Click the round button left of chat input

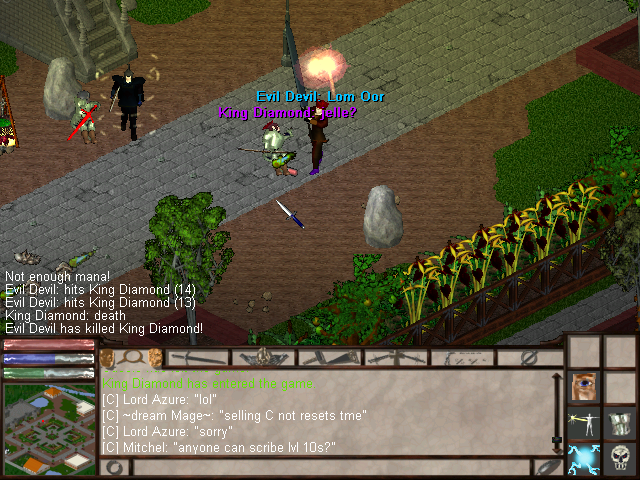114,467
